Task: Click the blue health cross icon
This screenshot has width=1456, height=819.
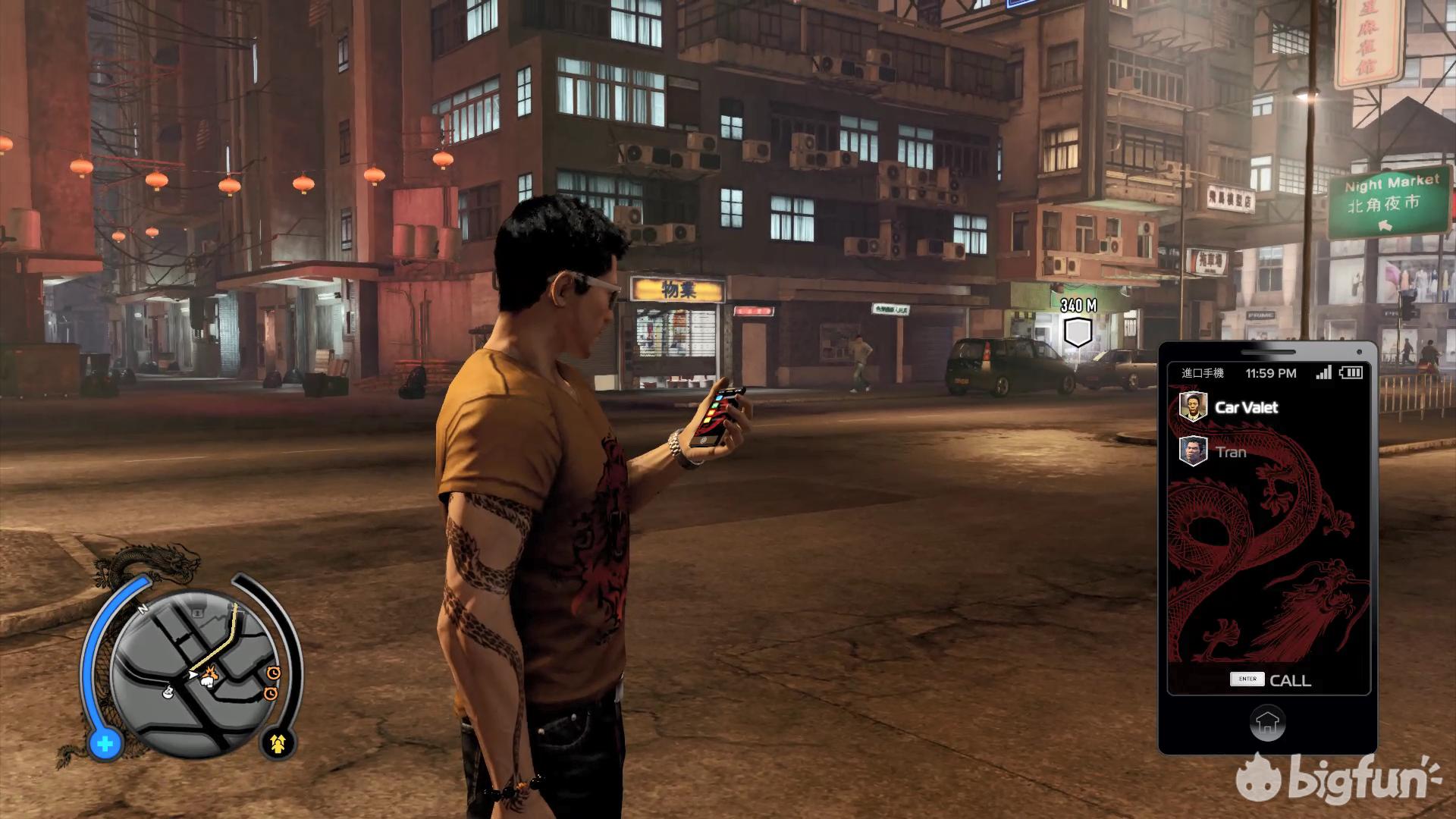Action: tap(105, 744)
